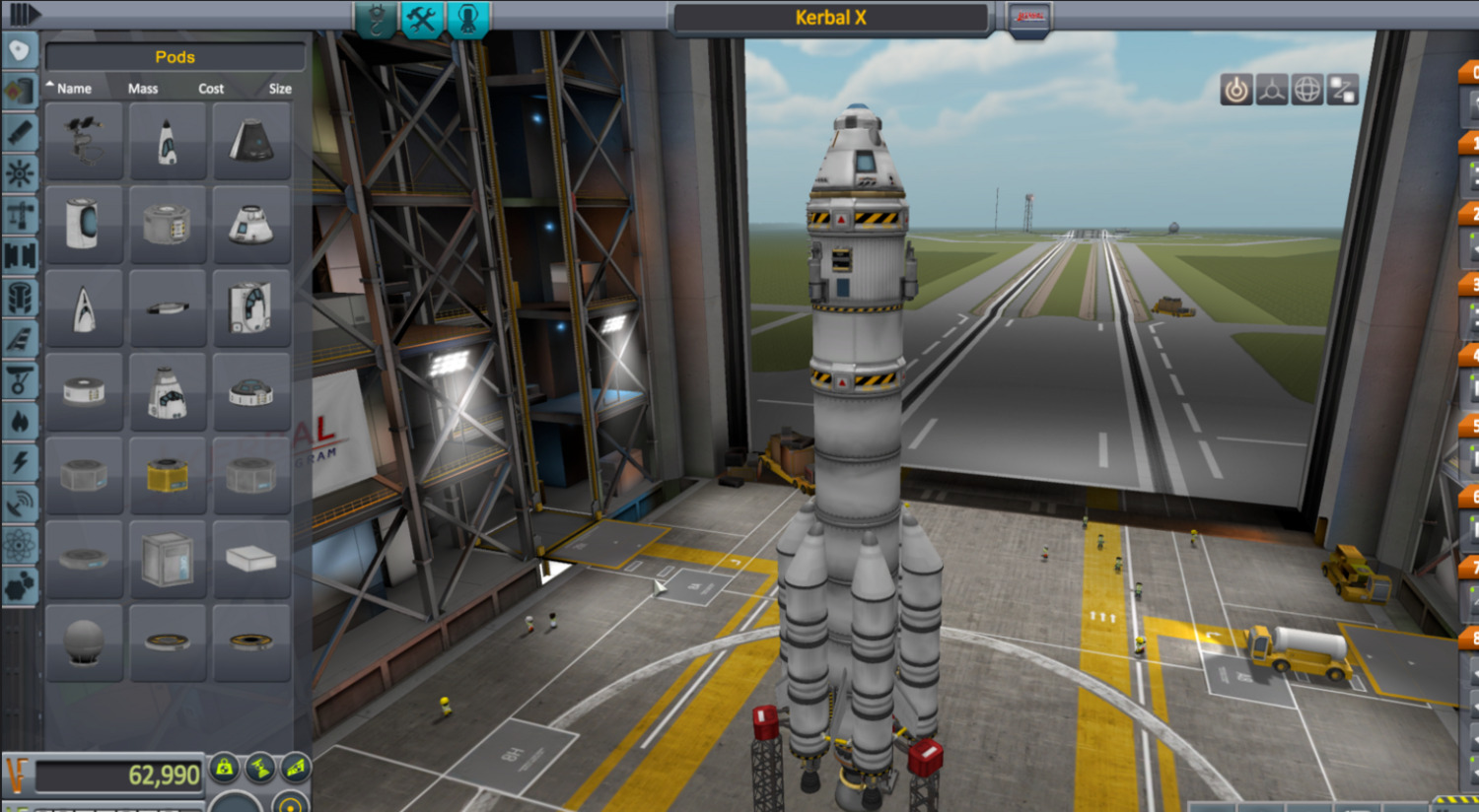
Task: Select the spherical probe core part
Action: click(84, 643)
